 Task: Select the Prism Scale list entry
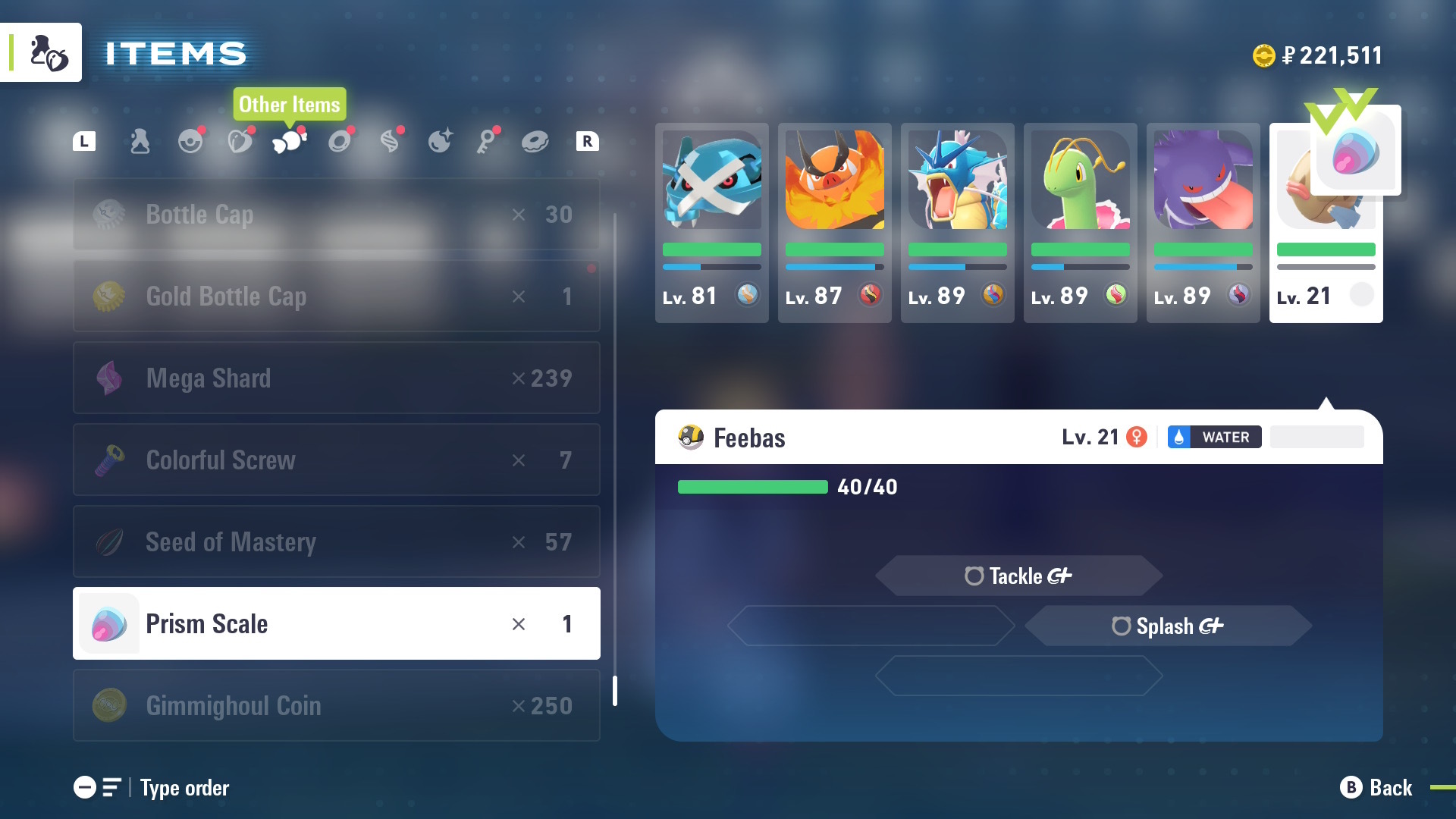pos(336,623)
